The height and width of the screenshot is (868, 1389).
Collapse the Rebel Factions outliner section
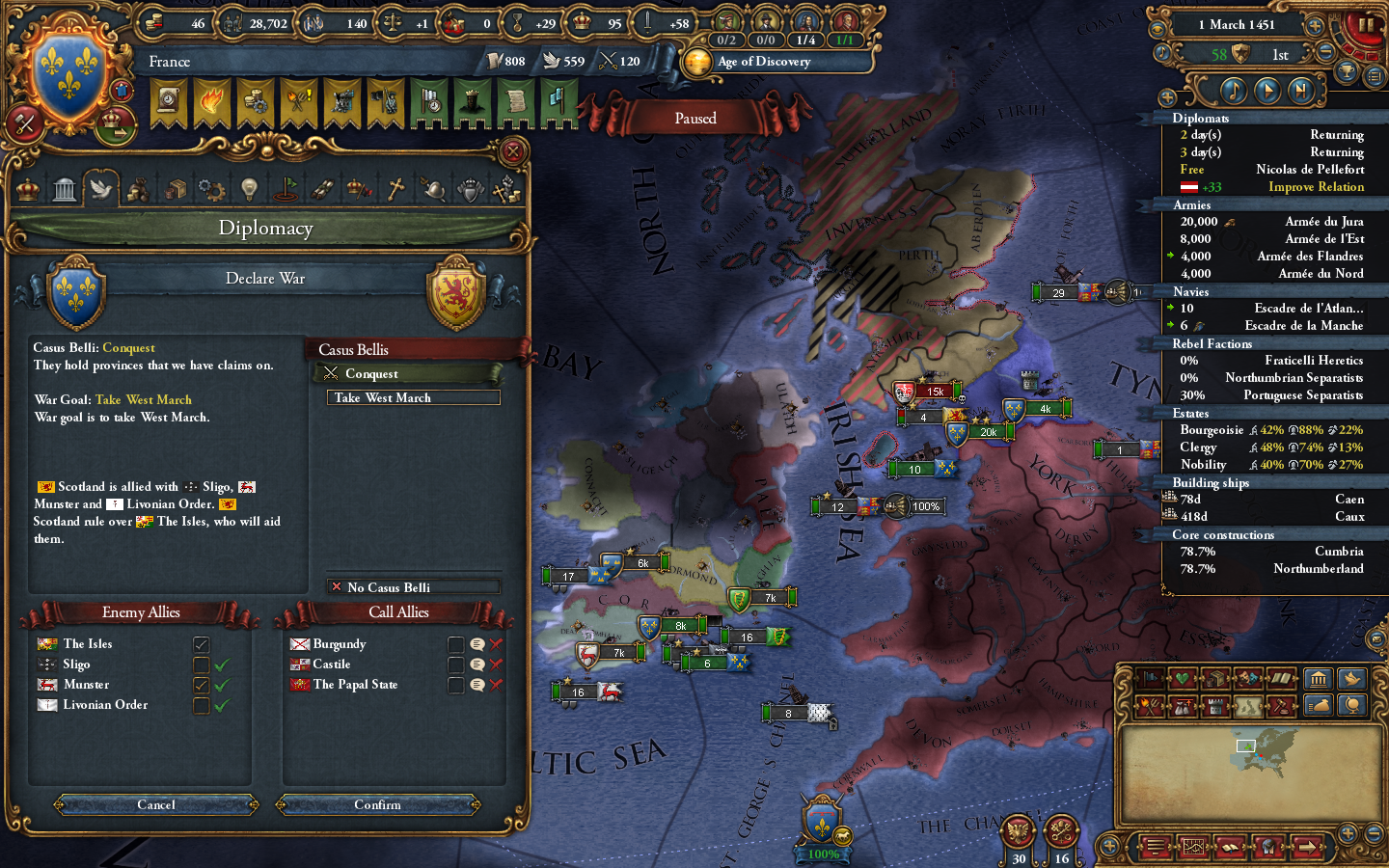[x=1212, y=343]
